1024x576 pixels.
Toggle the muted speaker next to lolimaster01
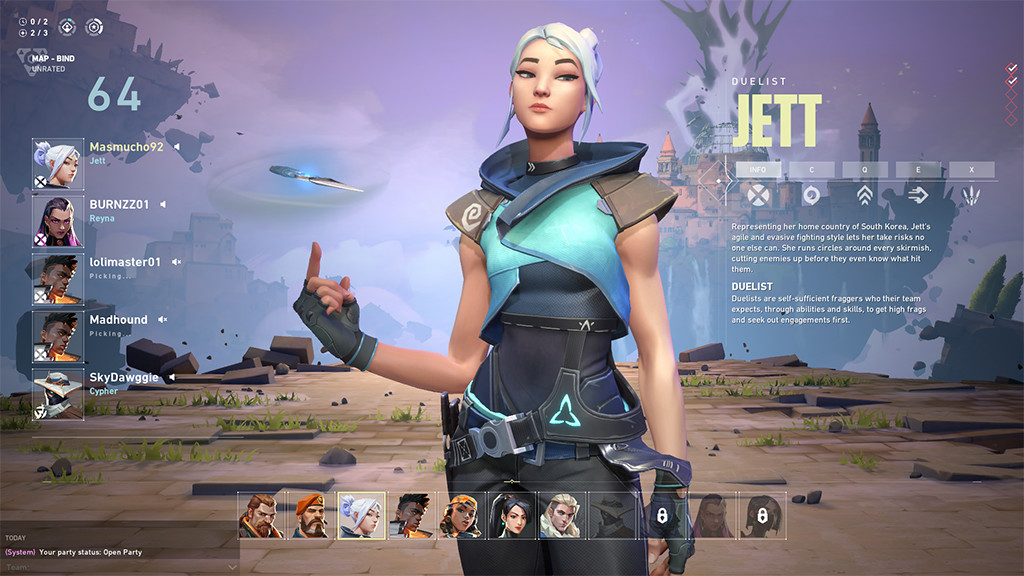pos(176,262)
